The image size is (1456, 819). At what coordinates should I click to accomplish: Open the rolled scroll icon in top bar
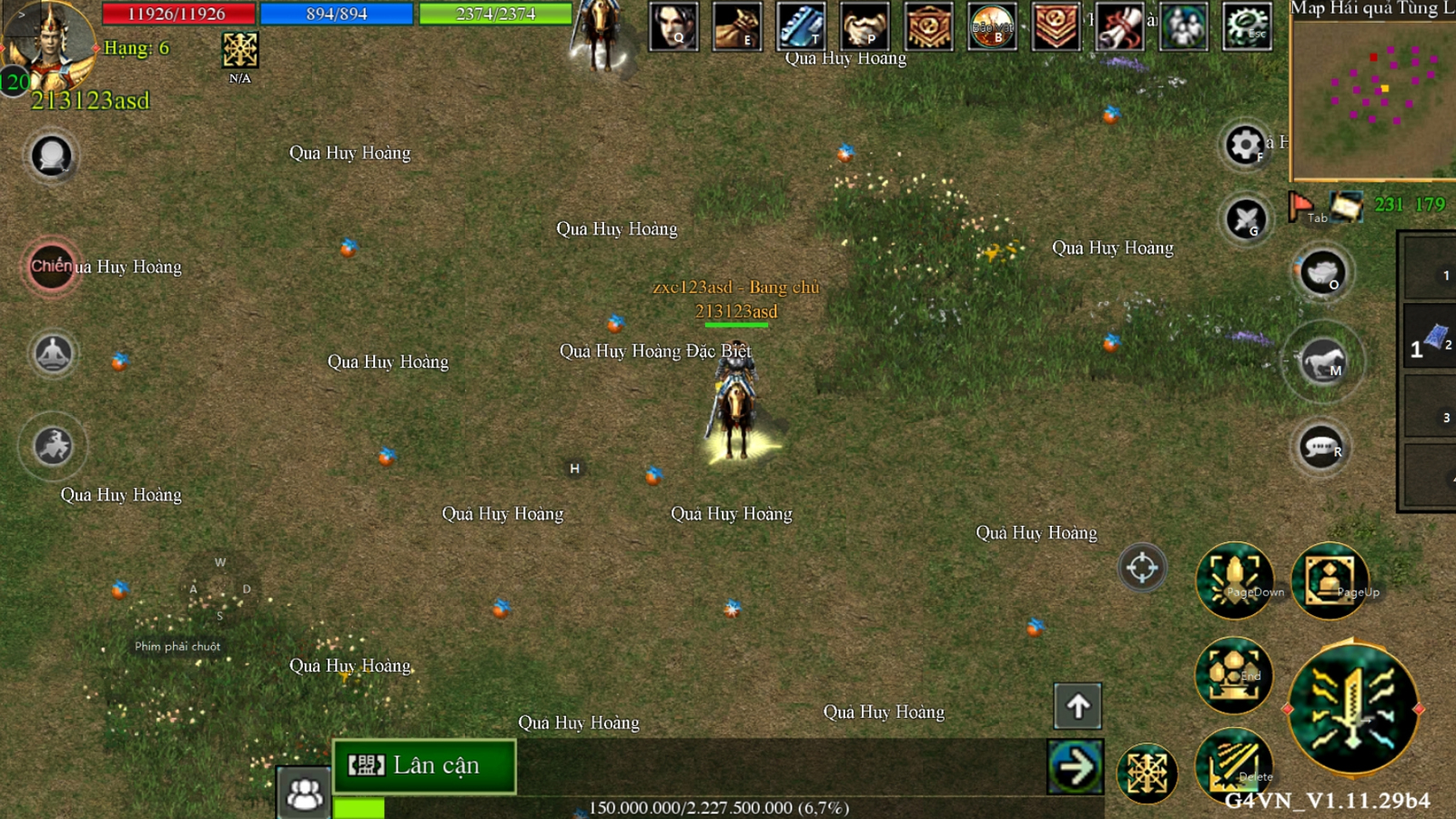pyautogui.click(x=1119, y=26)
